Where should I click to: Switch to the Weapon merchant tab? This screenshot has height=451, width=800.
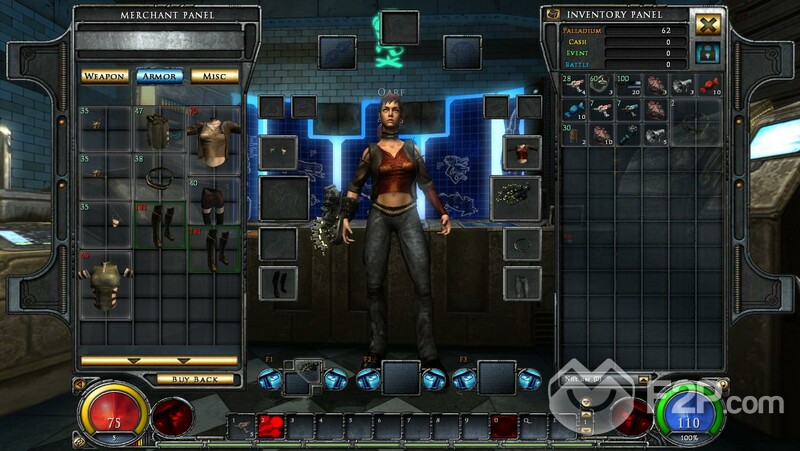[x=105, y=76]
